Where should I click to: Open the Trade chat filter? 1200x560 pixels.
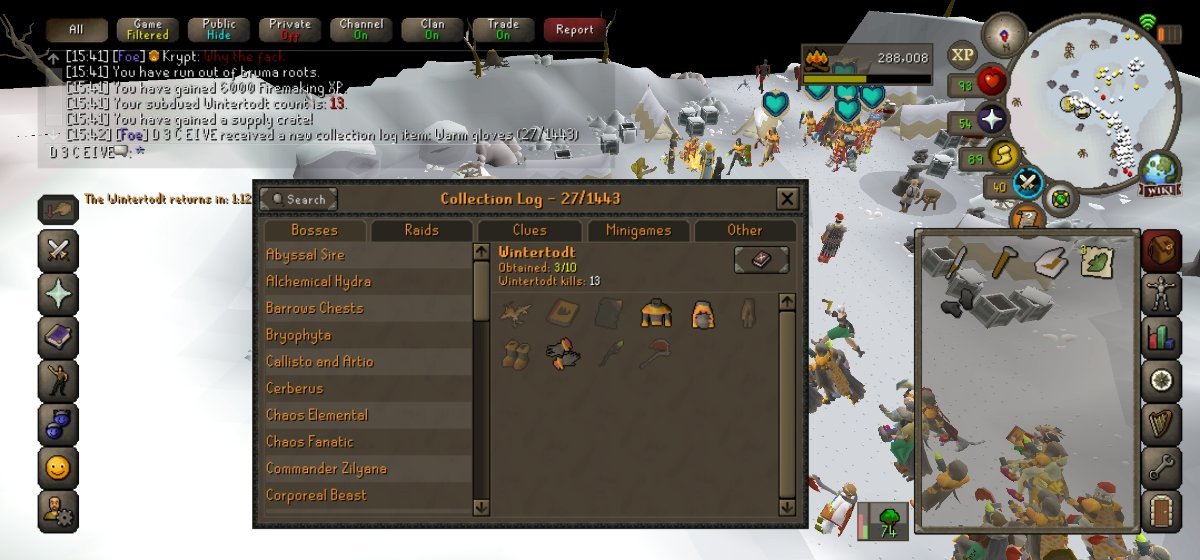click(x=503, y=30)
